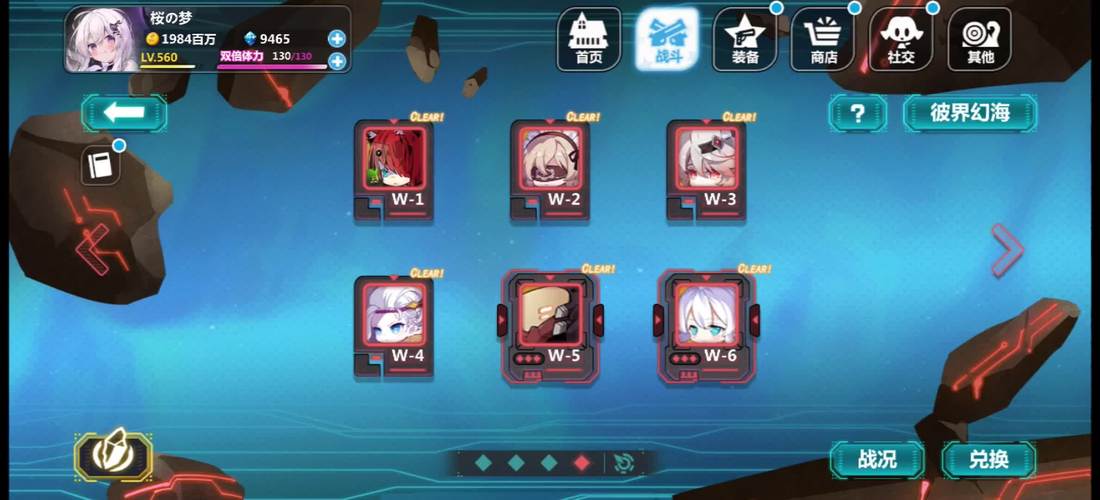Go to the next page arrow
Viewport: 1100px width, 500px height.
pyautogui.click(x=1006, y=249)
